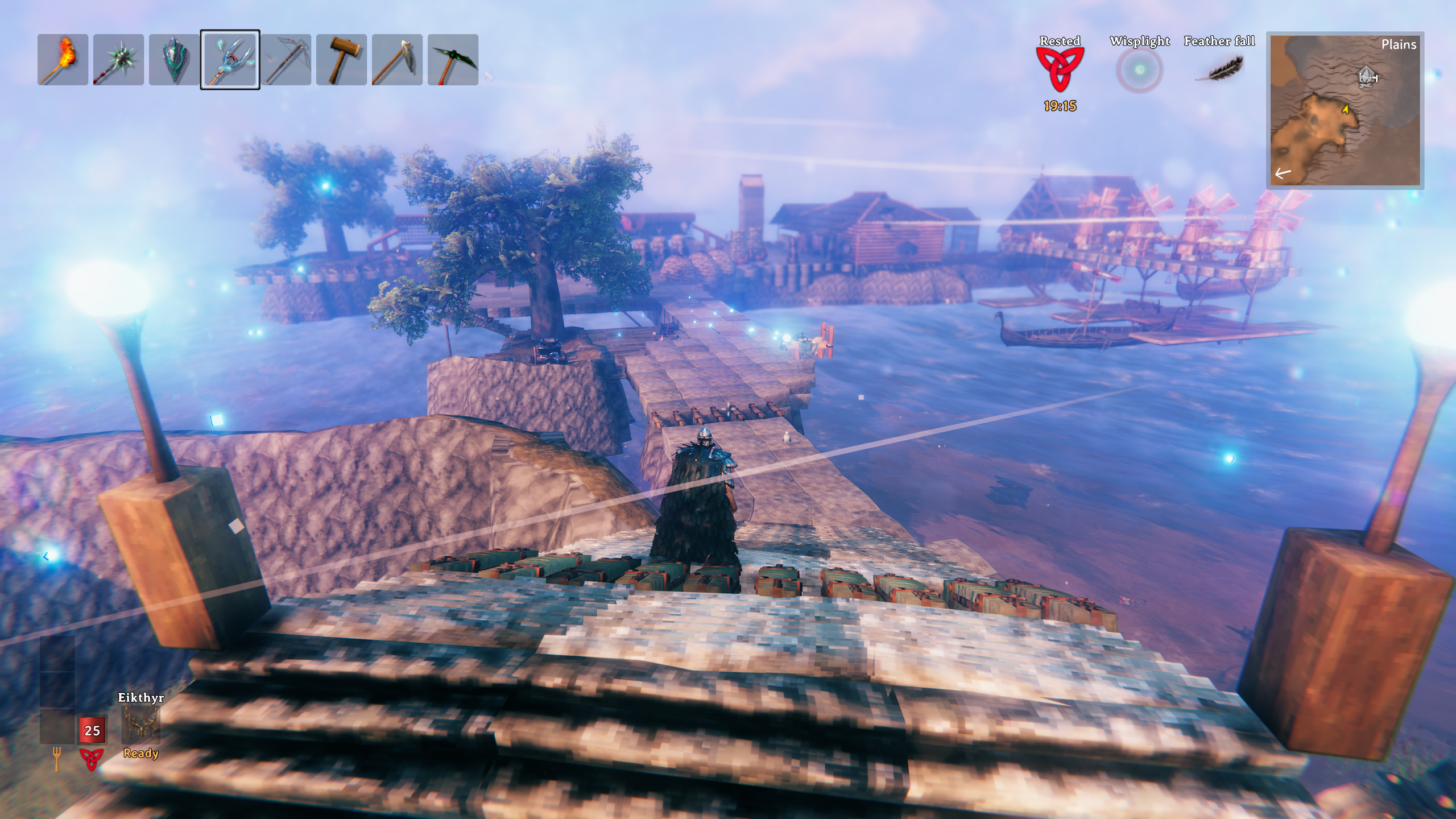1456x819 pixels.
Task: Select the green pickaxe slot
Action: (453, 60)
